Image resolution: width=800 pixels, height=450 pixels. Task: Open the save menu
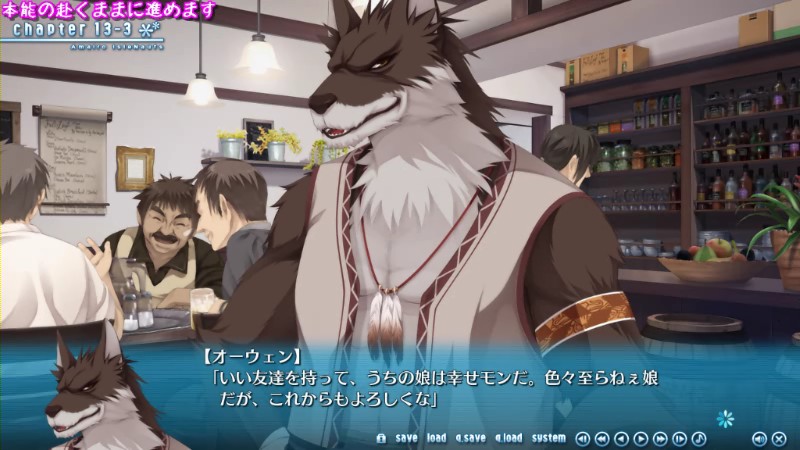point(406,438)
